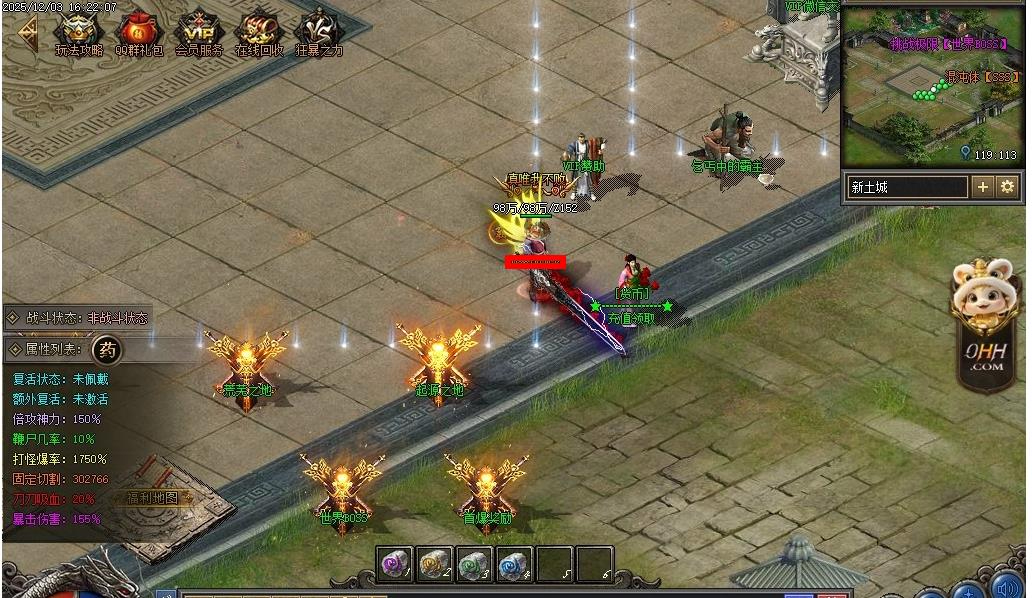Viewport: 1032px width, 598px height.
Task: Toggle the 战斗状态 combat status bar
Action: [x=77, y=318]
